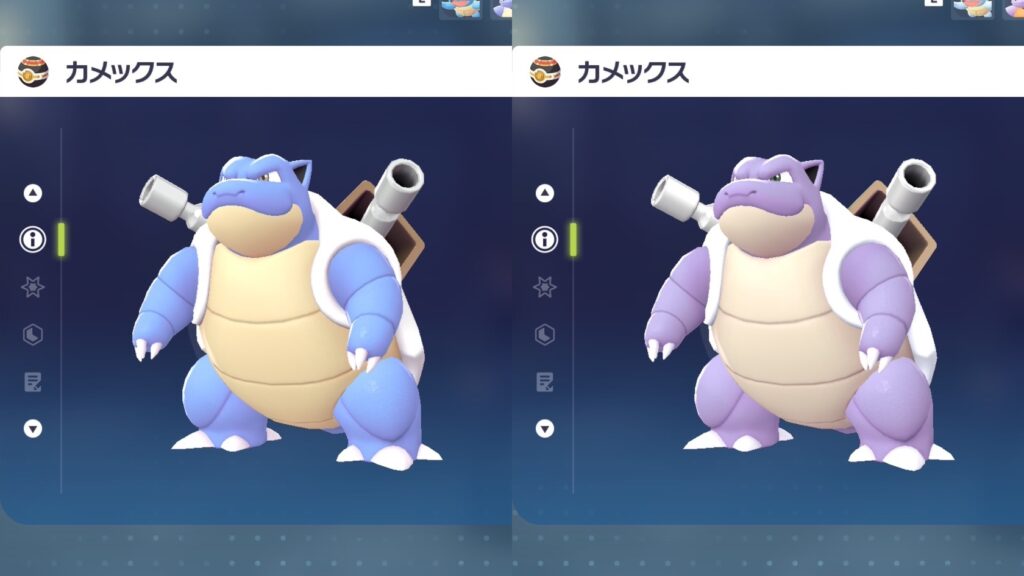Click up arrow beside the blue Blastoise
The height and width of the screenshot is (576, 1024).
(33, 193)
